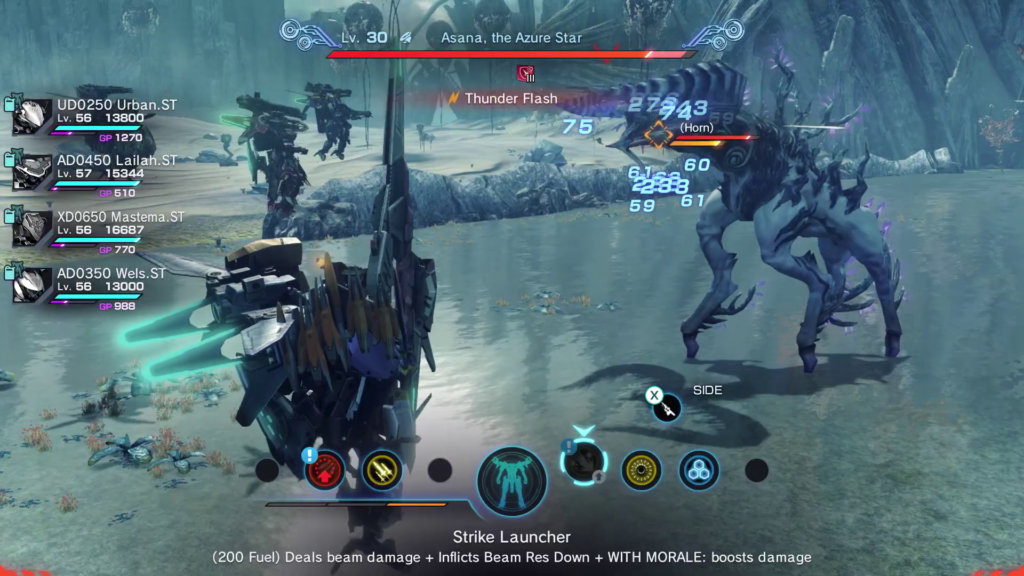This screenshot has height=576, width=1024.
Task: Activate the yellow circular ring art
Action: [x=641, y=470]
